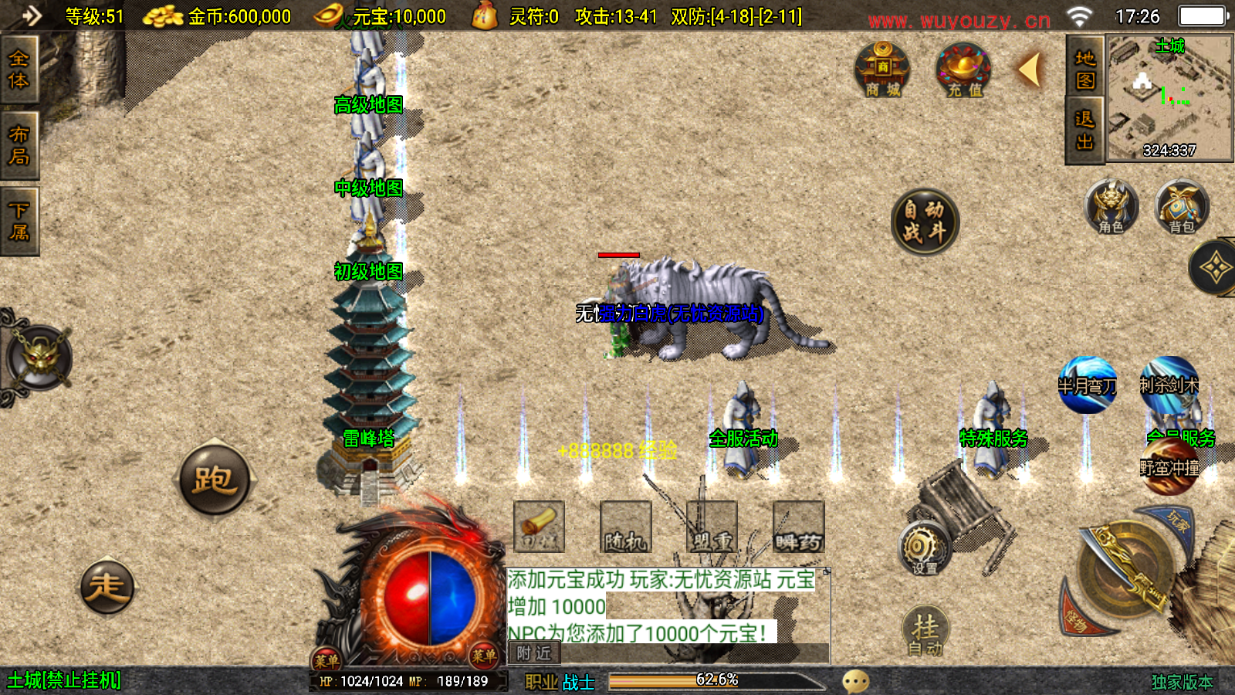Open the 背包 backpack

click(x=1182, y=207)
